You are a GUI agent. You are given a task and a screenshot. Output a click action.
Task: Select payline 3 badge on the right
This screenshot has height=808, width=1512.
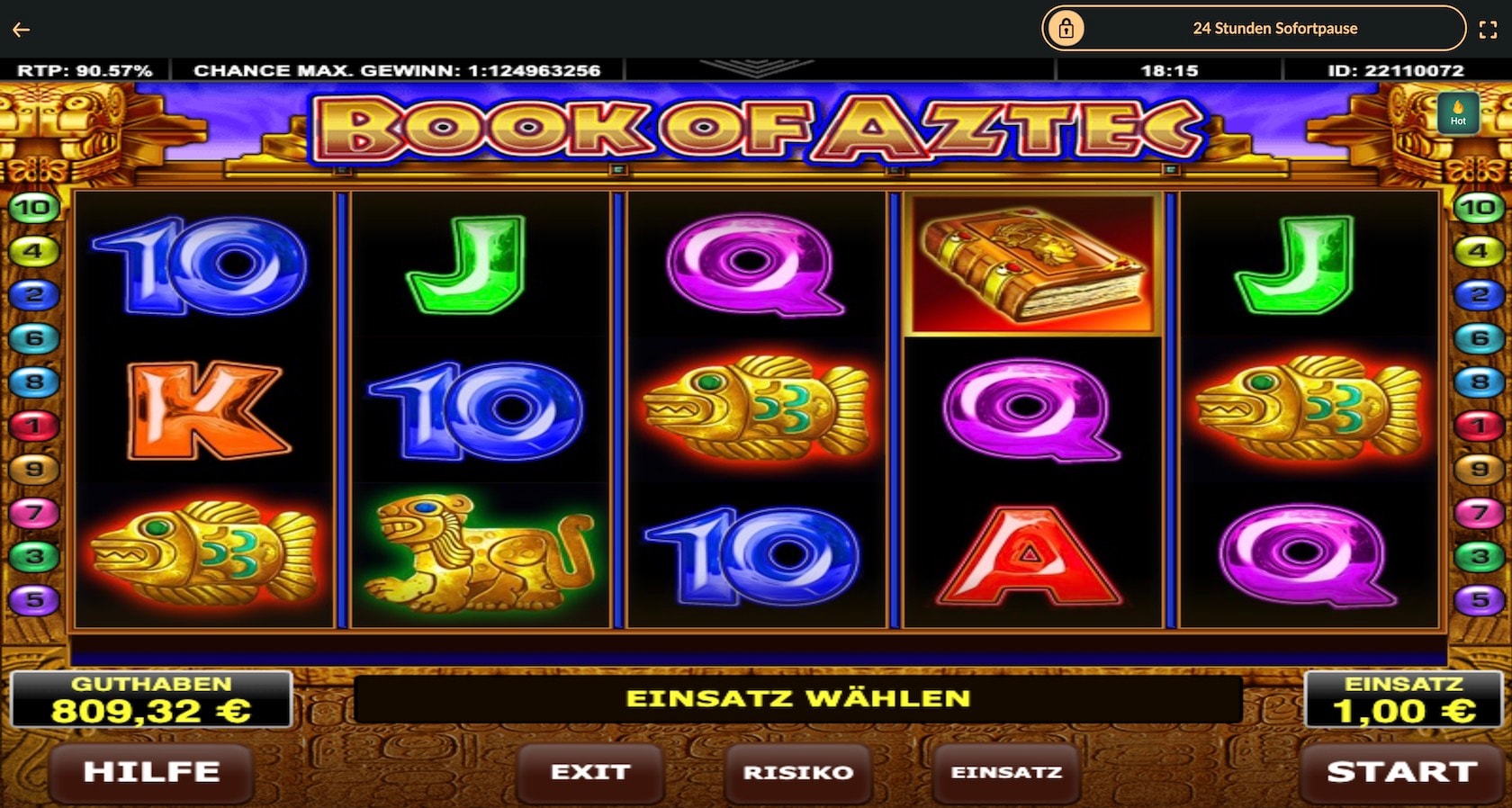click(x=1479, y=556)
